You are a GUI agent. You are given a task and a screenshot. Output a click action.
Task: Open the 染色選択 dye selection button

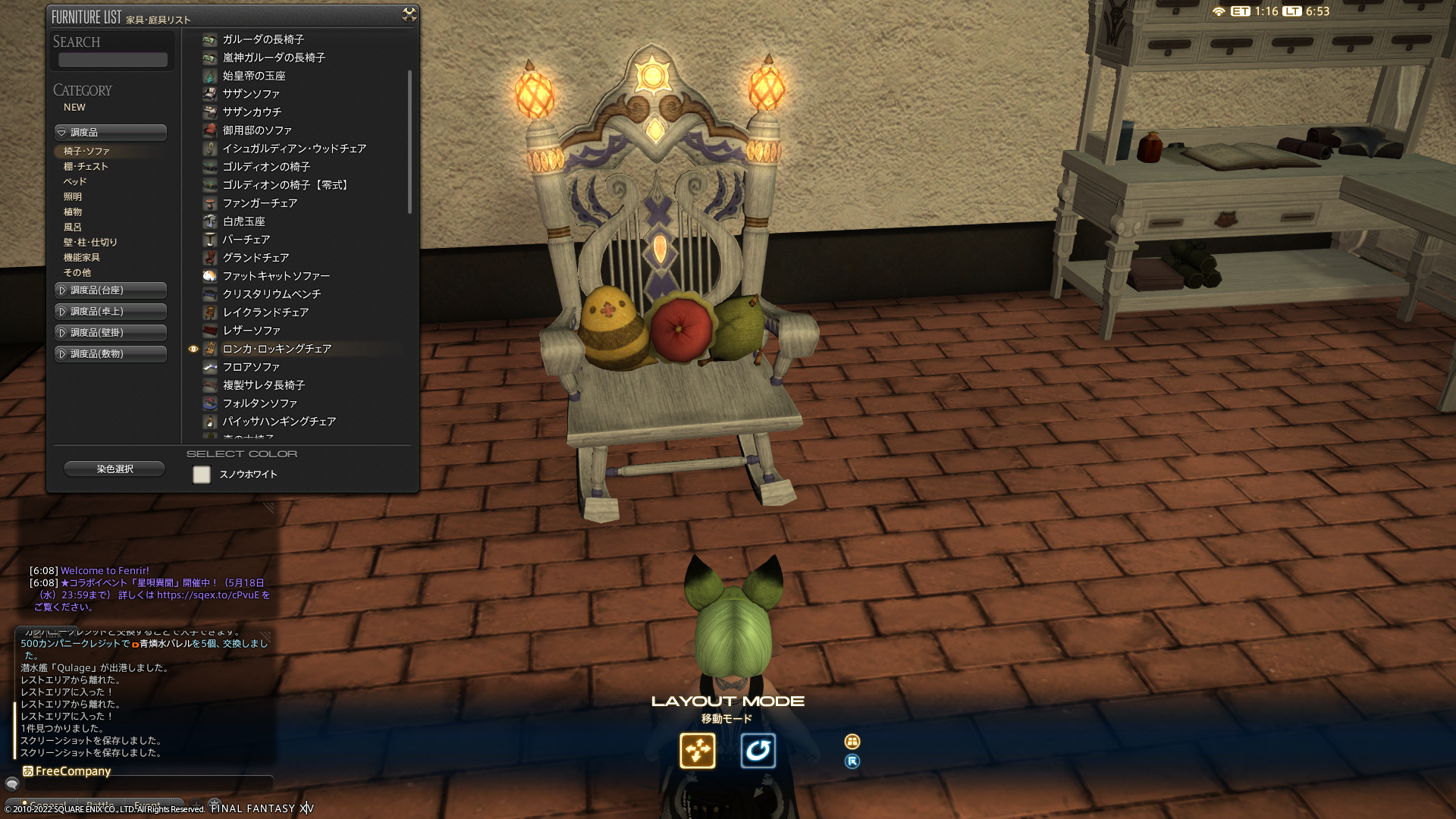coord(115,469)
